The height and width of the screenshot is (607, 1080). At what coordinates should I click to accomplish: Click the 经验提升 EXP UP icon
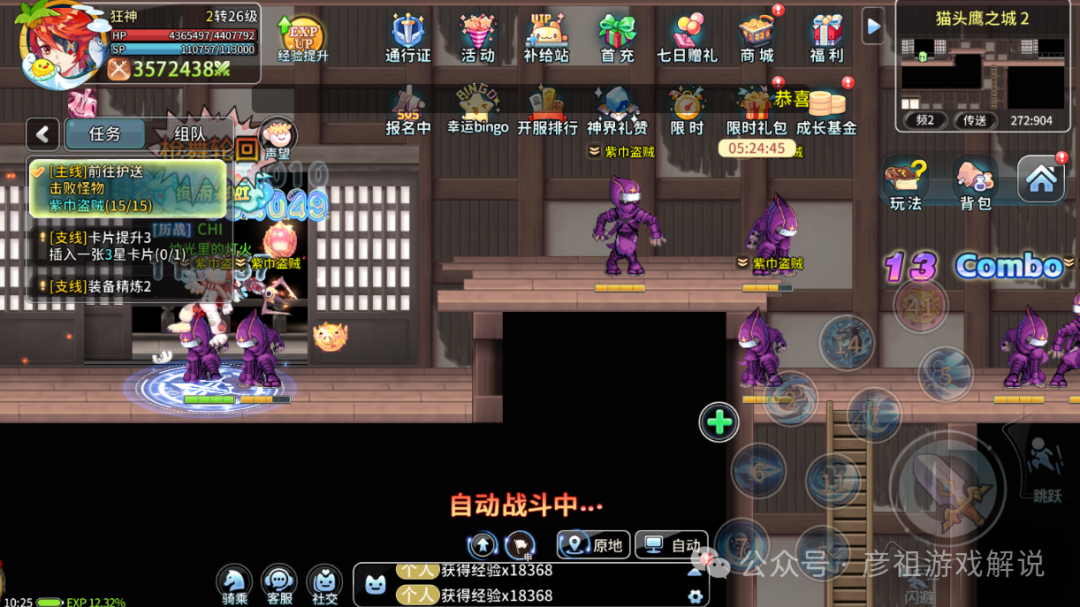coord(302,37)
